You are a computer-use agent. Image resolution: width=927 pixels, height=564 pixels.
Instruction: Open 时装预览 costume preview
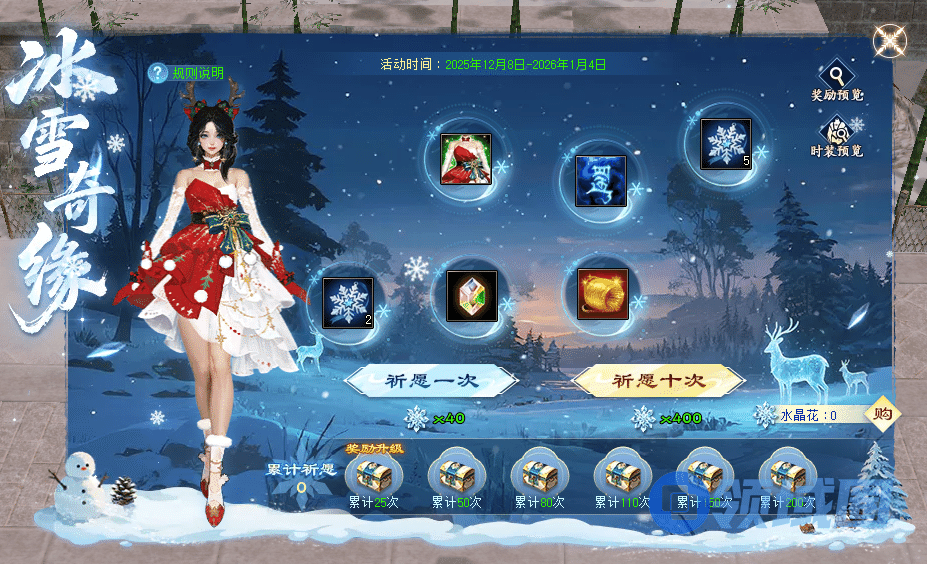pyautogui.click(x=836, y=135)
